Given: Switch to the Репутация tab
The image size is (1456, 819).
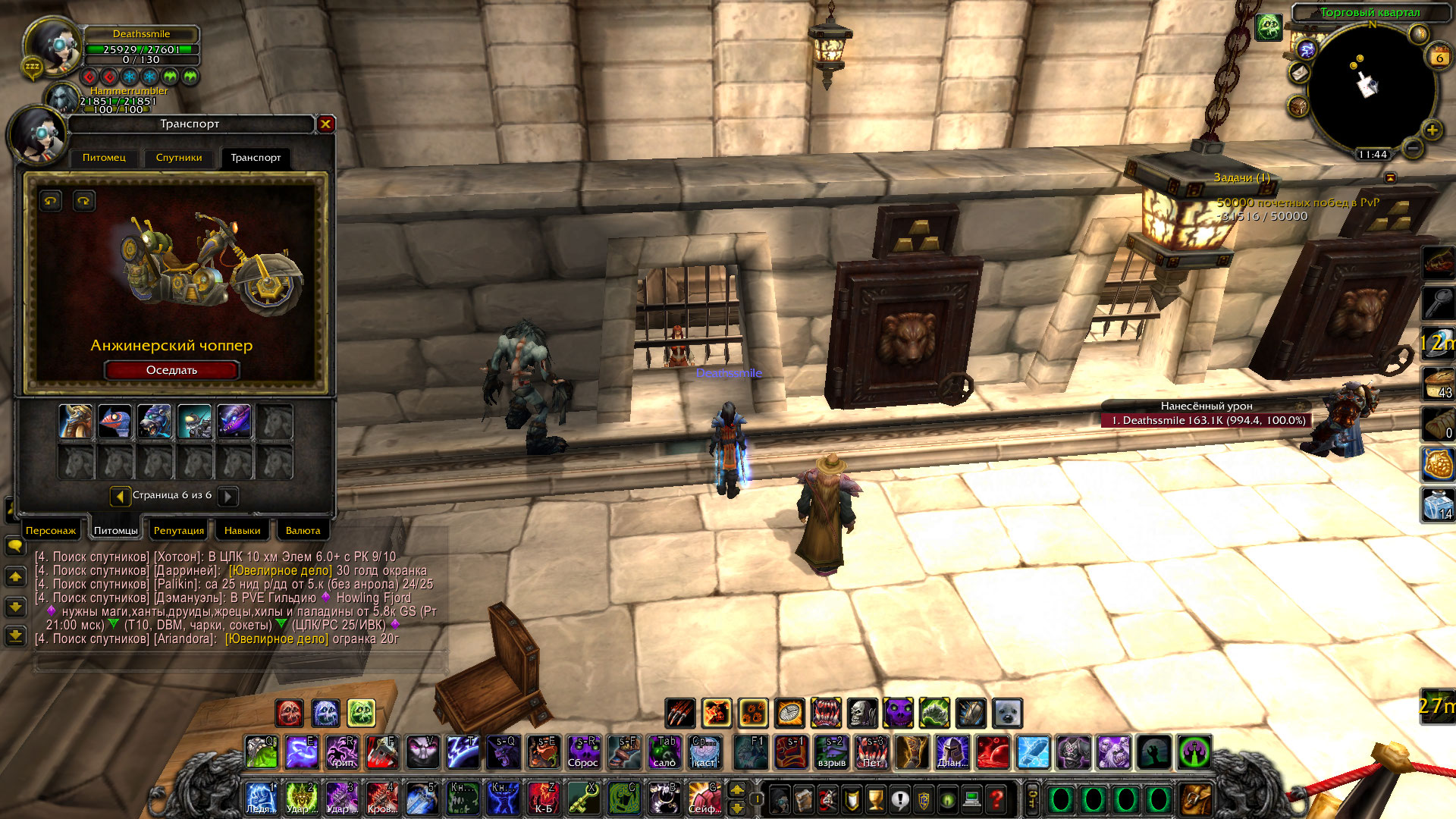Looking at the screenshot, I should [179, 530].
